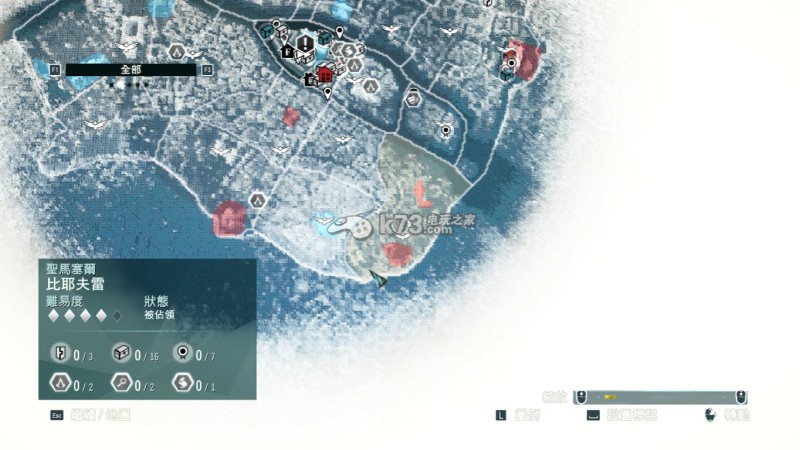The width and height of the screenshot is (800, 450).
Task: Open the 全部 map filter selector
Action: coord(130,70)
